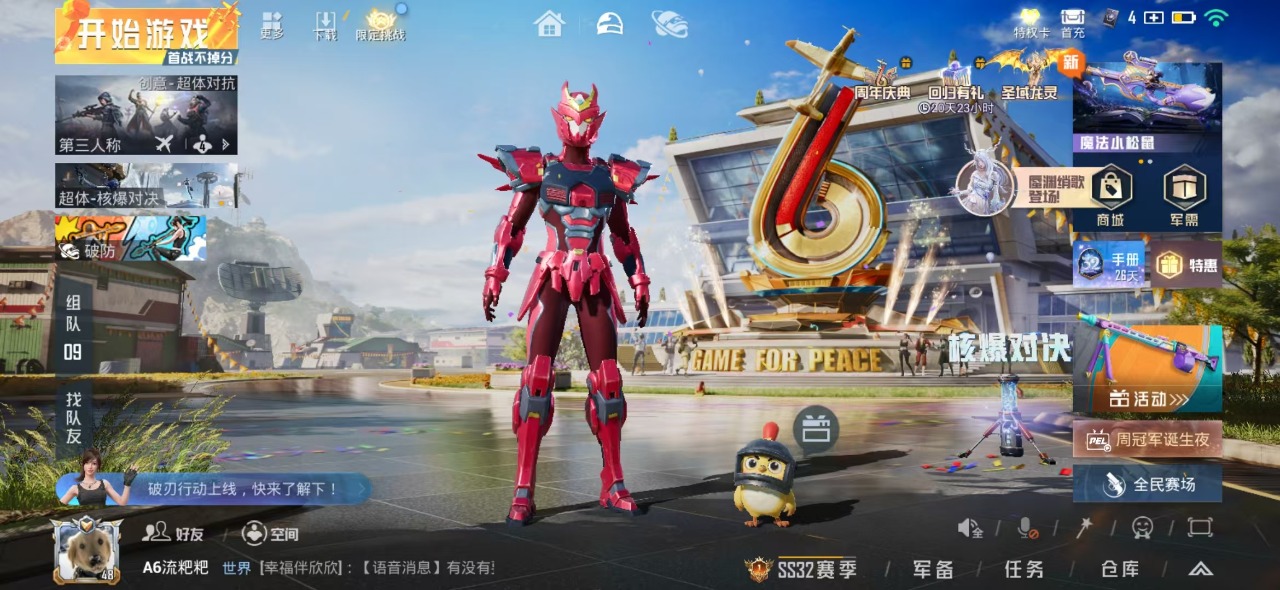Open the 手册 battle pass handbook
Viewport: 1280px width, 590px height.
(1109, 264)
